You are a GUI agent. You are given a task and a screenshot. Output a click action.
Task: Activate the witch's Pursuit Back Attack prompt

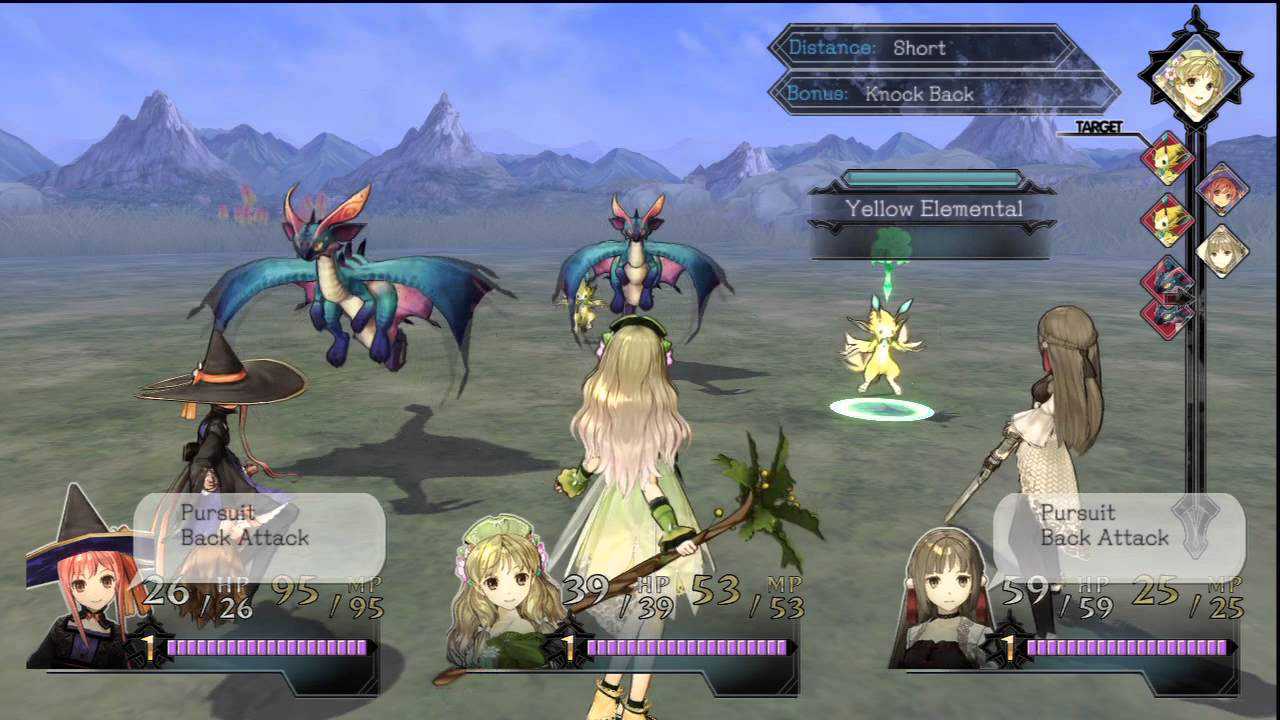[258, 526]
